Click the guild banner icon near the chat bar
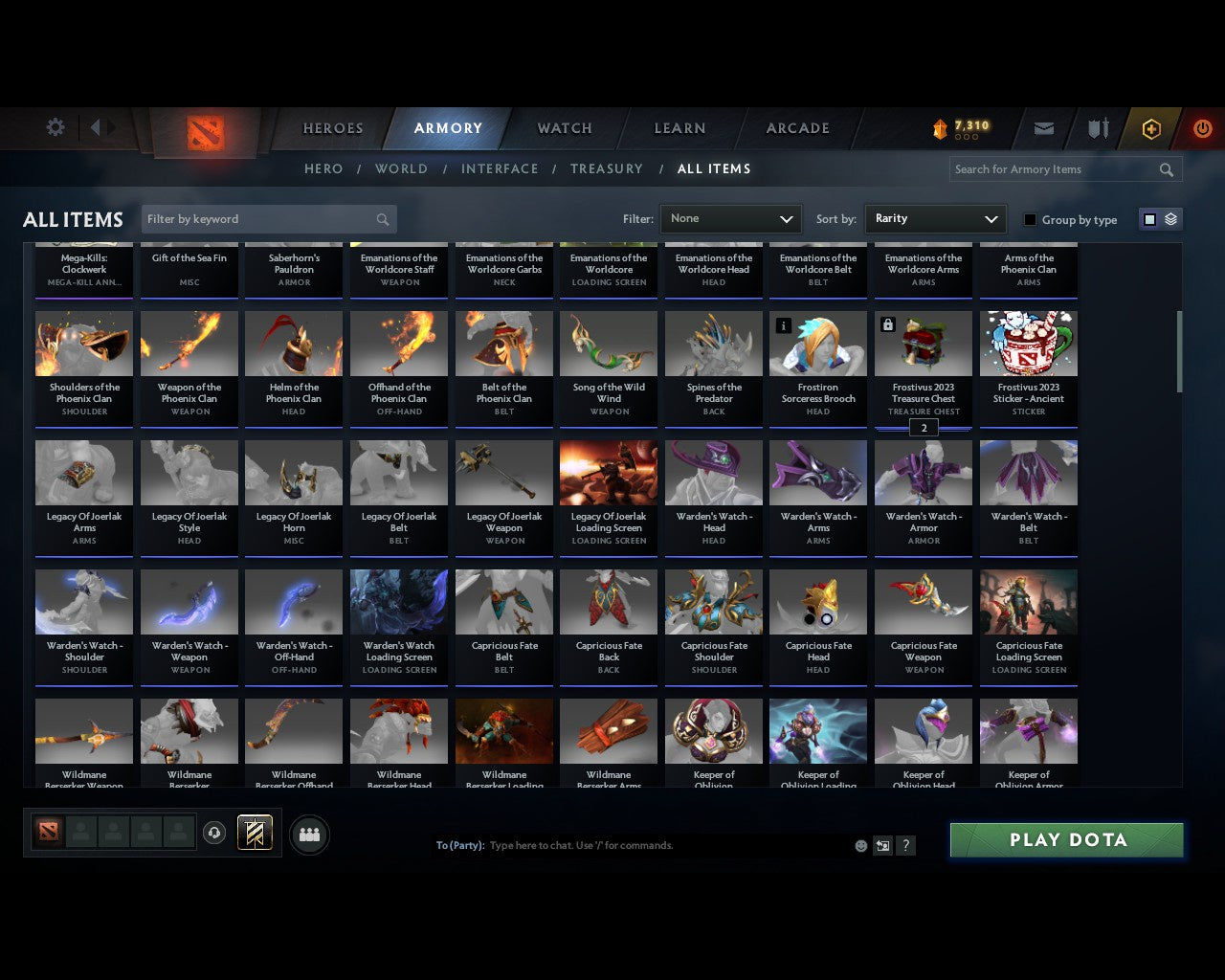This screenshot has width=1225, height=980. click(x=255, y=833)
